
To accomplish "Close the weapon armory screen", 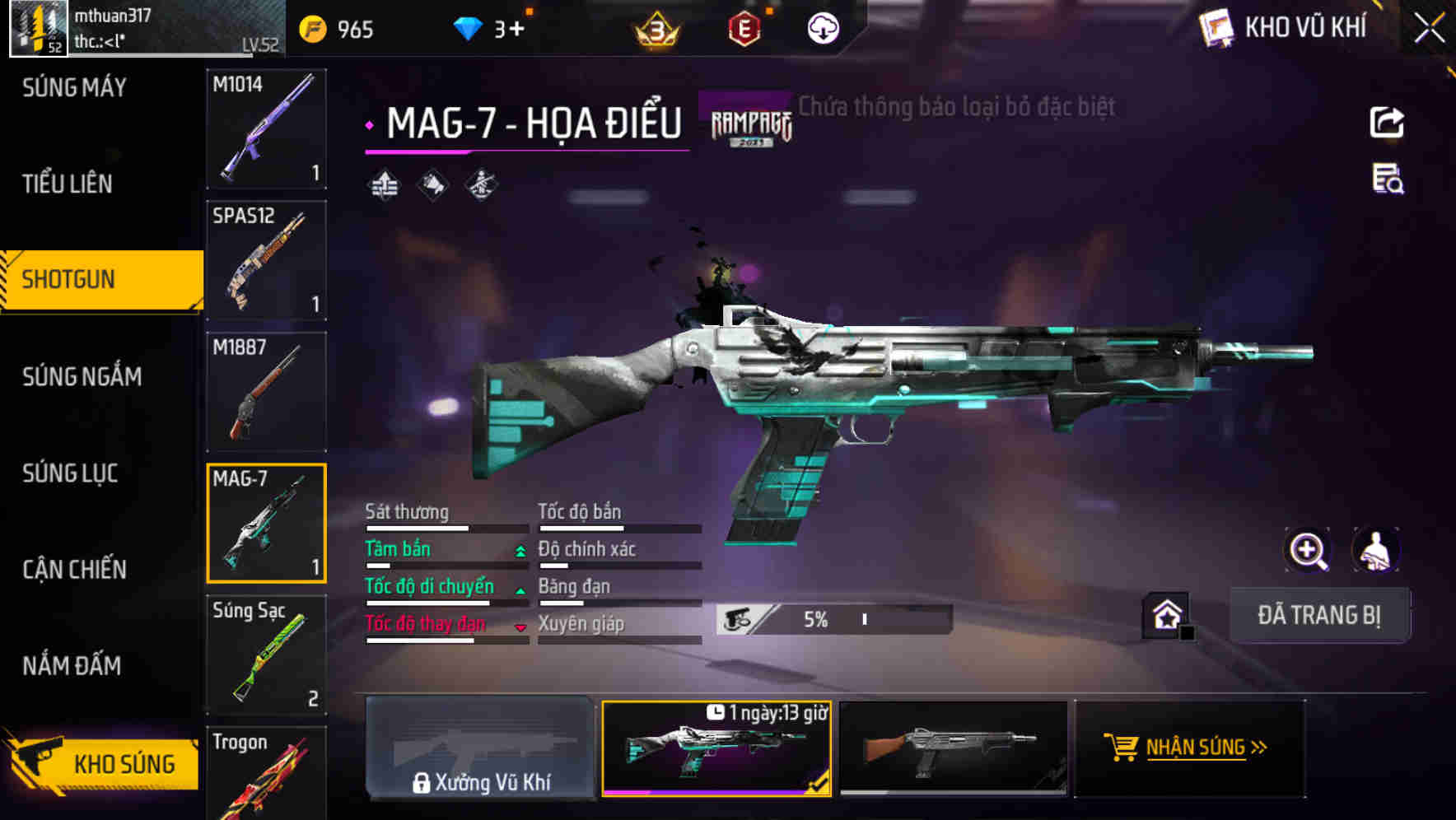I will coord(1429,28).
